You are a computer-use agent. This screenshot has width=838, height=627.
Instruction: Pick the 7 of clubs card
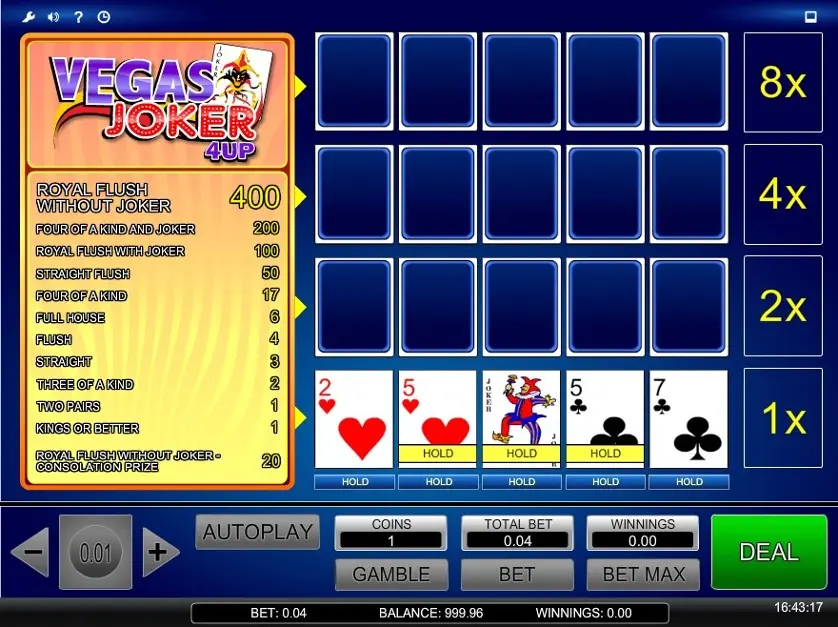pyautogui.click(x=689, y=419)
